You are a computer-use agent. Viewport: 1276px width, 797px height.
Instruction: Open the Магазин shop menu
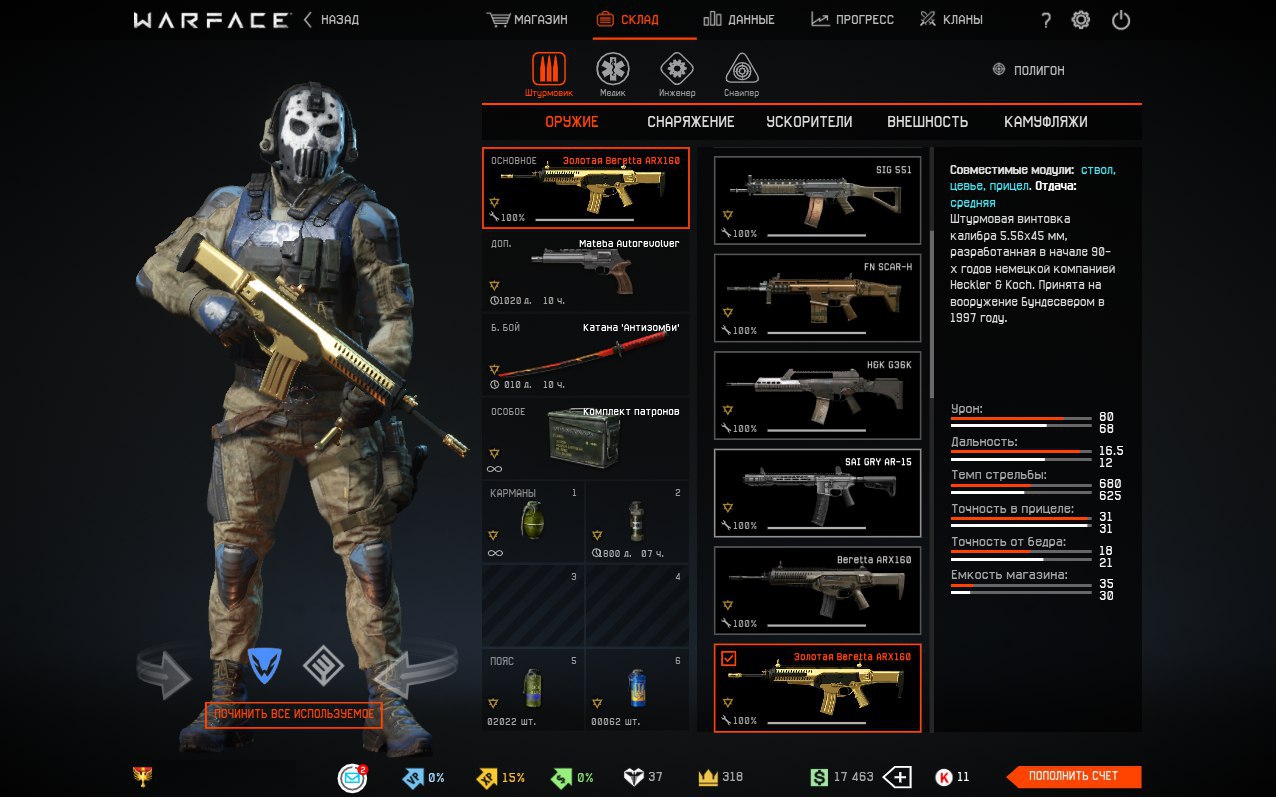tap(527, 20)
